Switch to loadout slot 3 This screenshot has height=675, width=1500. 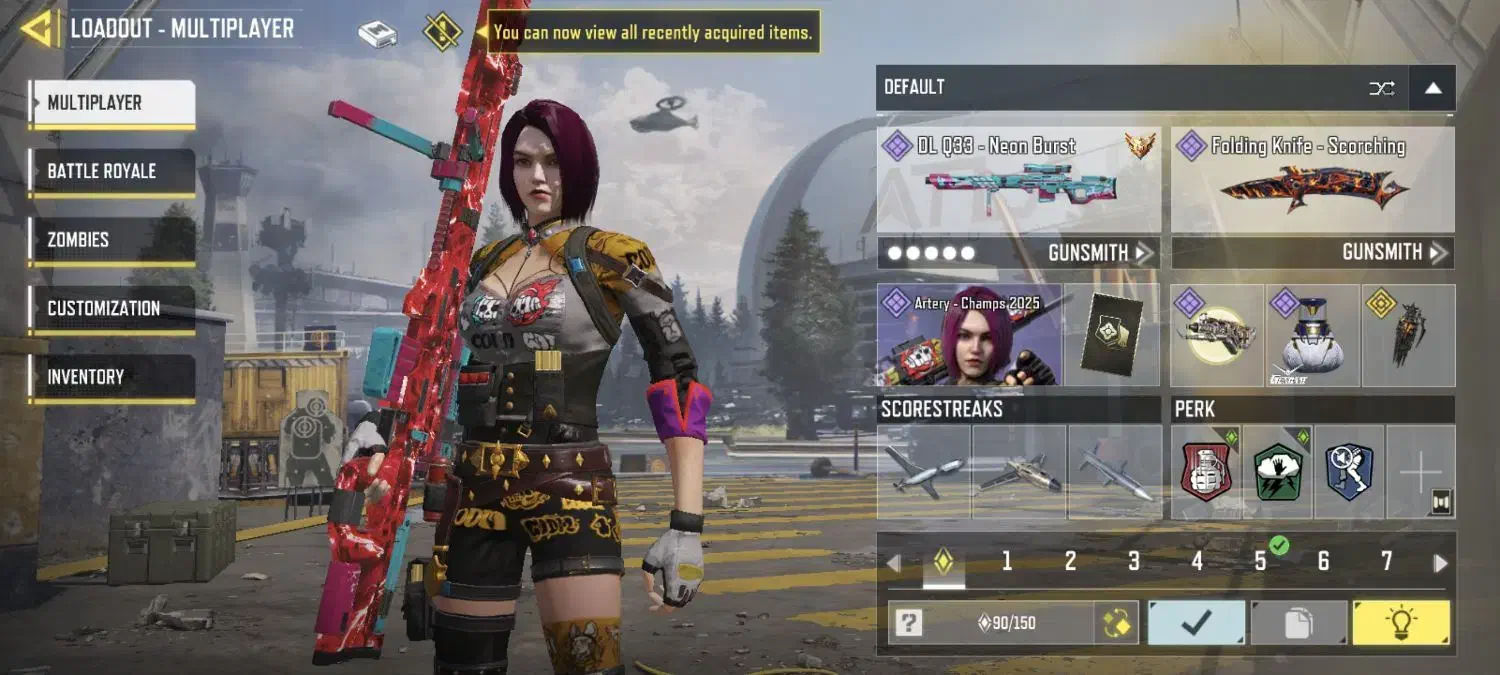1133,562
